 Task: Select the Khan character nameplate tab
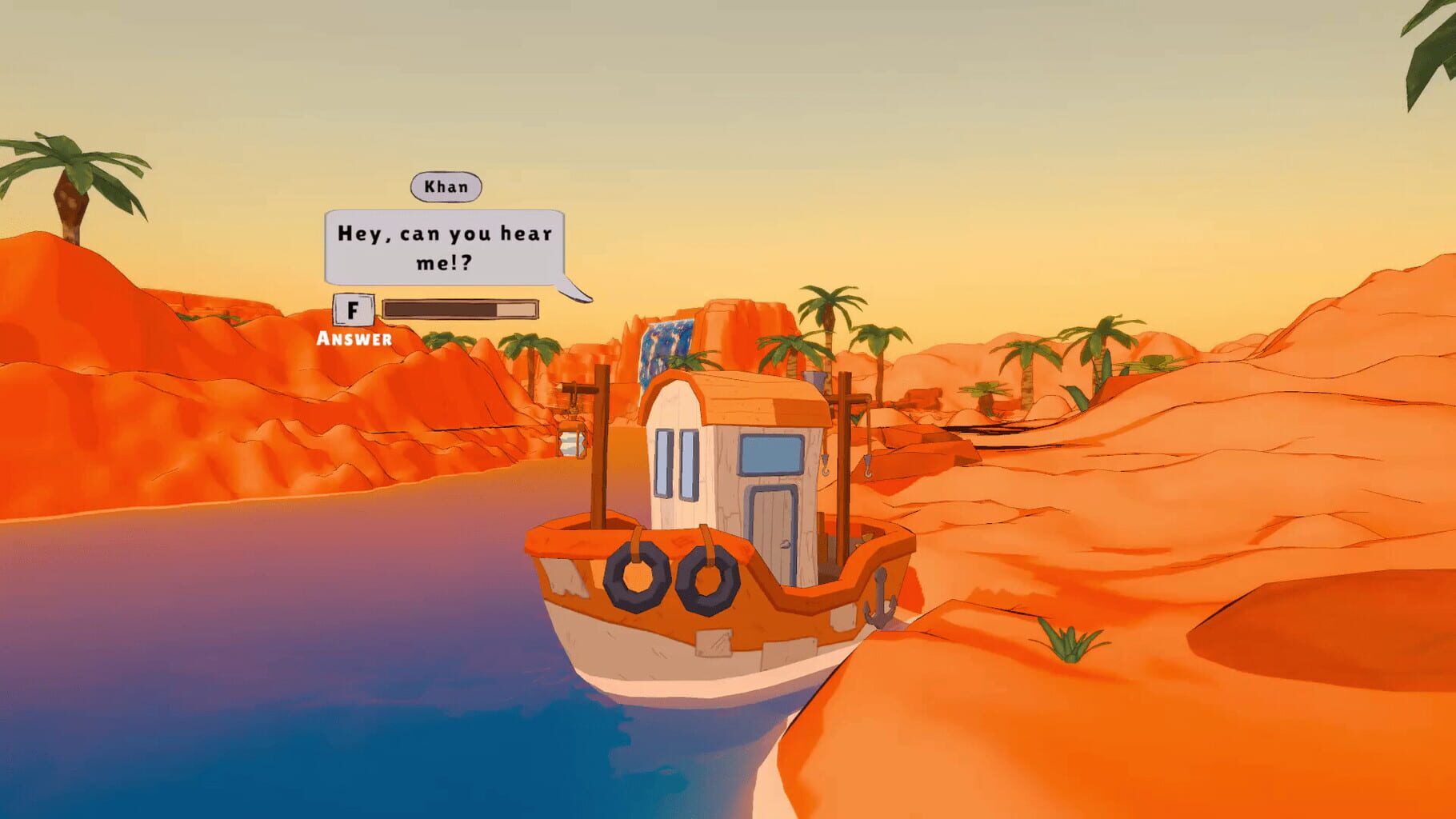[x=446, y=186]
